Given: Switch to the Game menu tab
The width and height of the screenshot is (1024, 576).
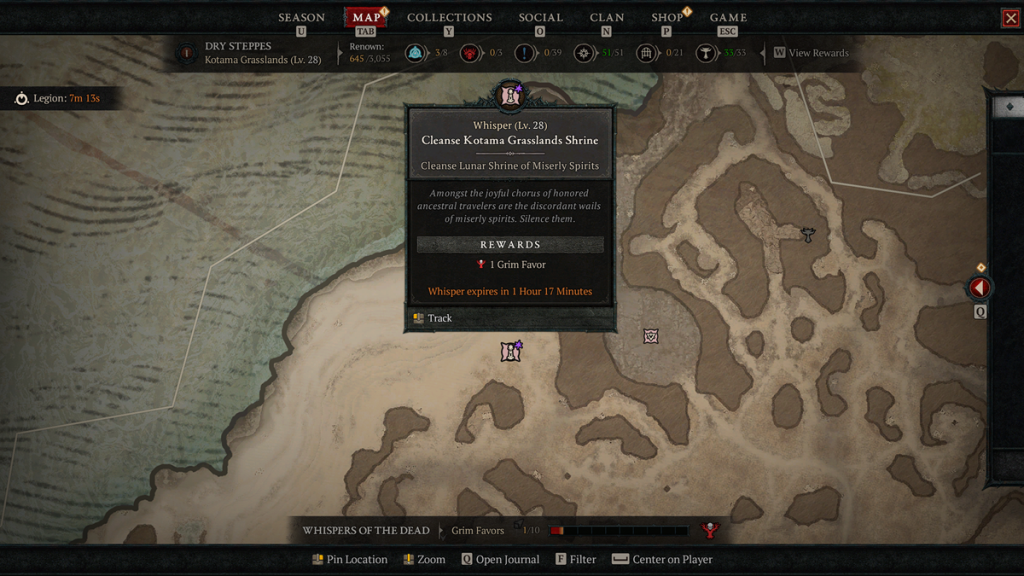Looking at the screenshot, I should (728, 18).
